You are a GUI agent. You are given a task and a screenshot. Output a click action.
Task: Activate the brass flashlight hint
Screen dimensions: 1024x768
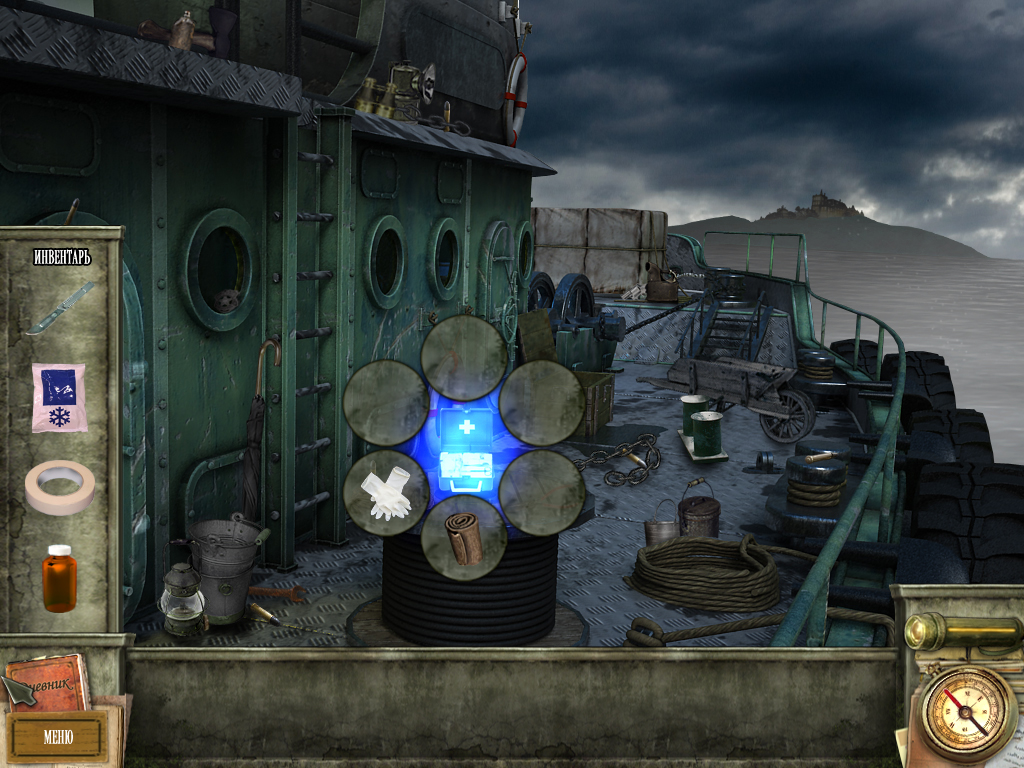[959, 631]
